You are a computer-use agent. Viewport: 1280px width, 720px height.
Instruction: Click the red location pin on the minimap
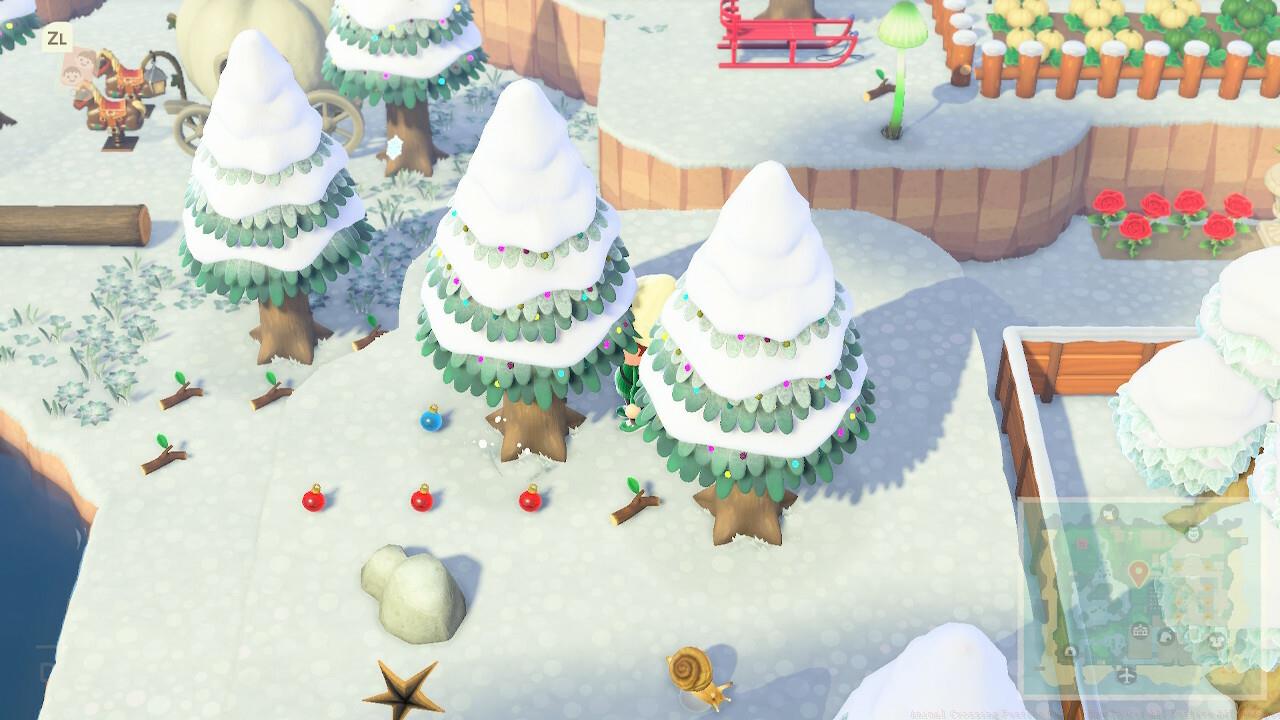click(x=1139, y=575)
